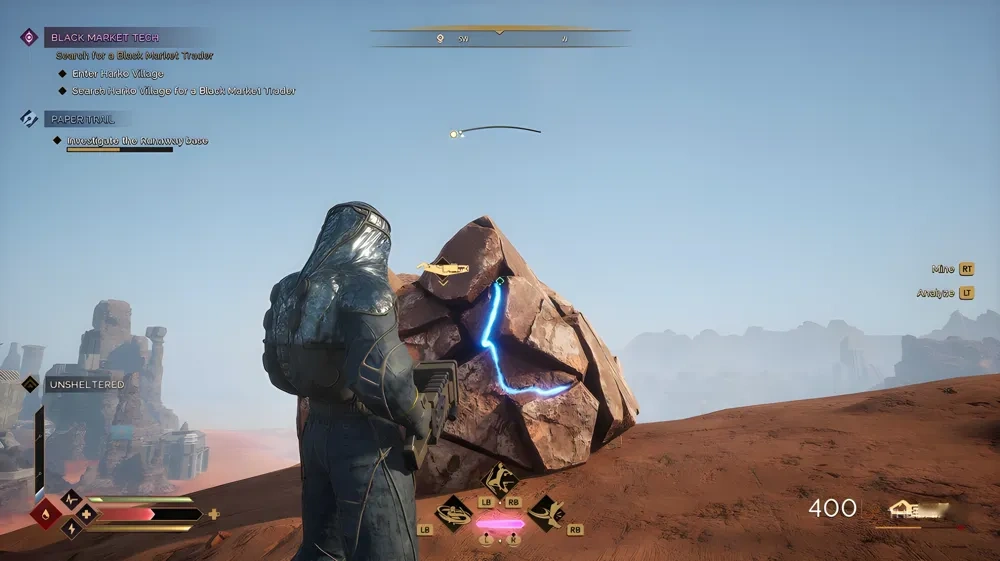The width and height of the screenshot is (1000, 561).
Task: Click the compass bar location marker
Action: point(439,39)
